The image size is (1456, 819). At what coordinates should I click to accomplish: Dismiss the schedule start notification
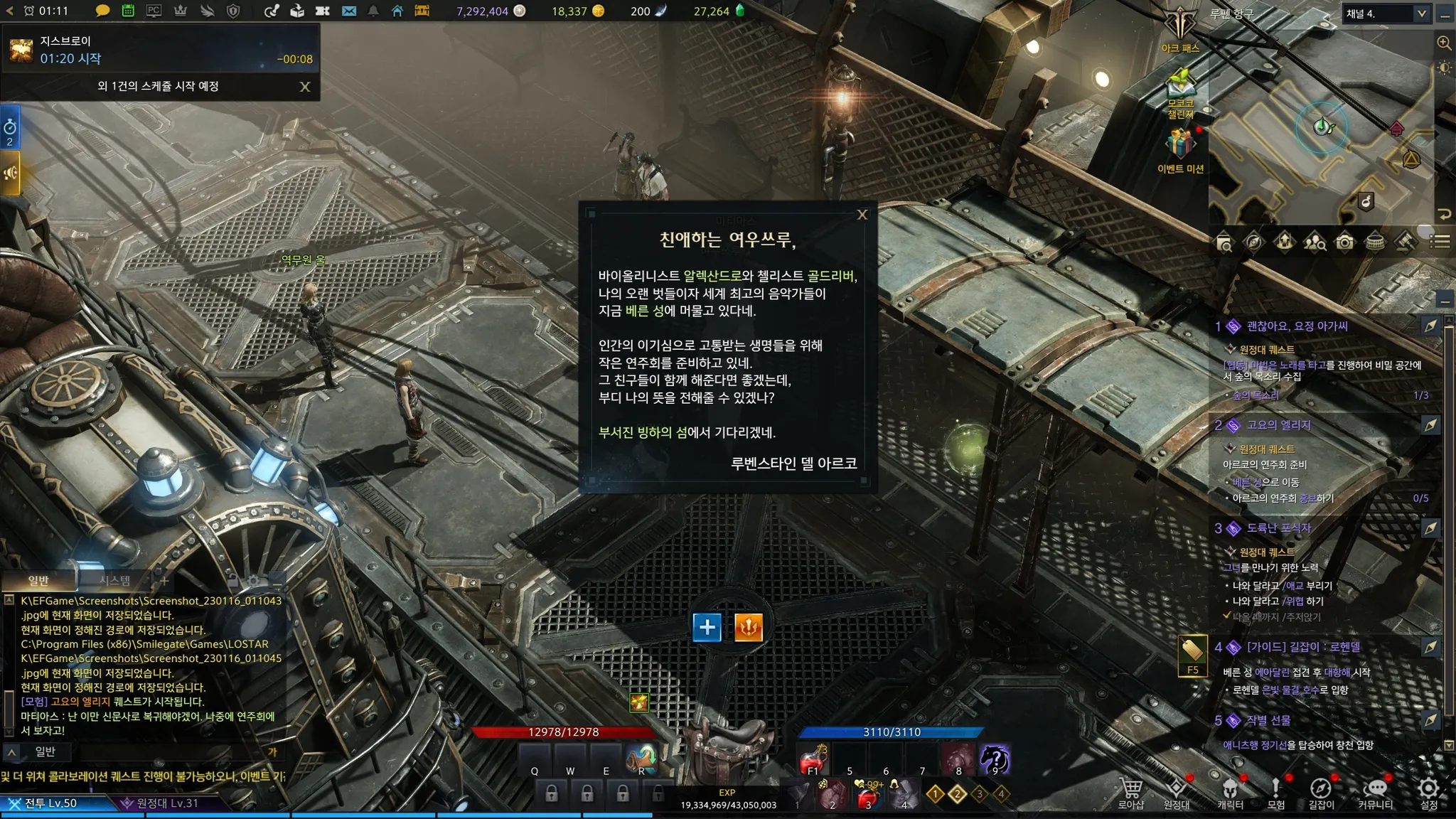tap(305, 87)
